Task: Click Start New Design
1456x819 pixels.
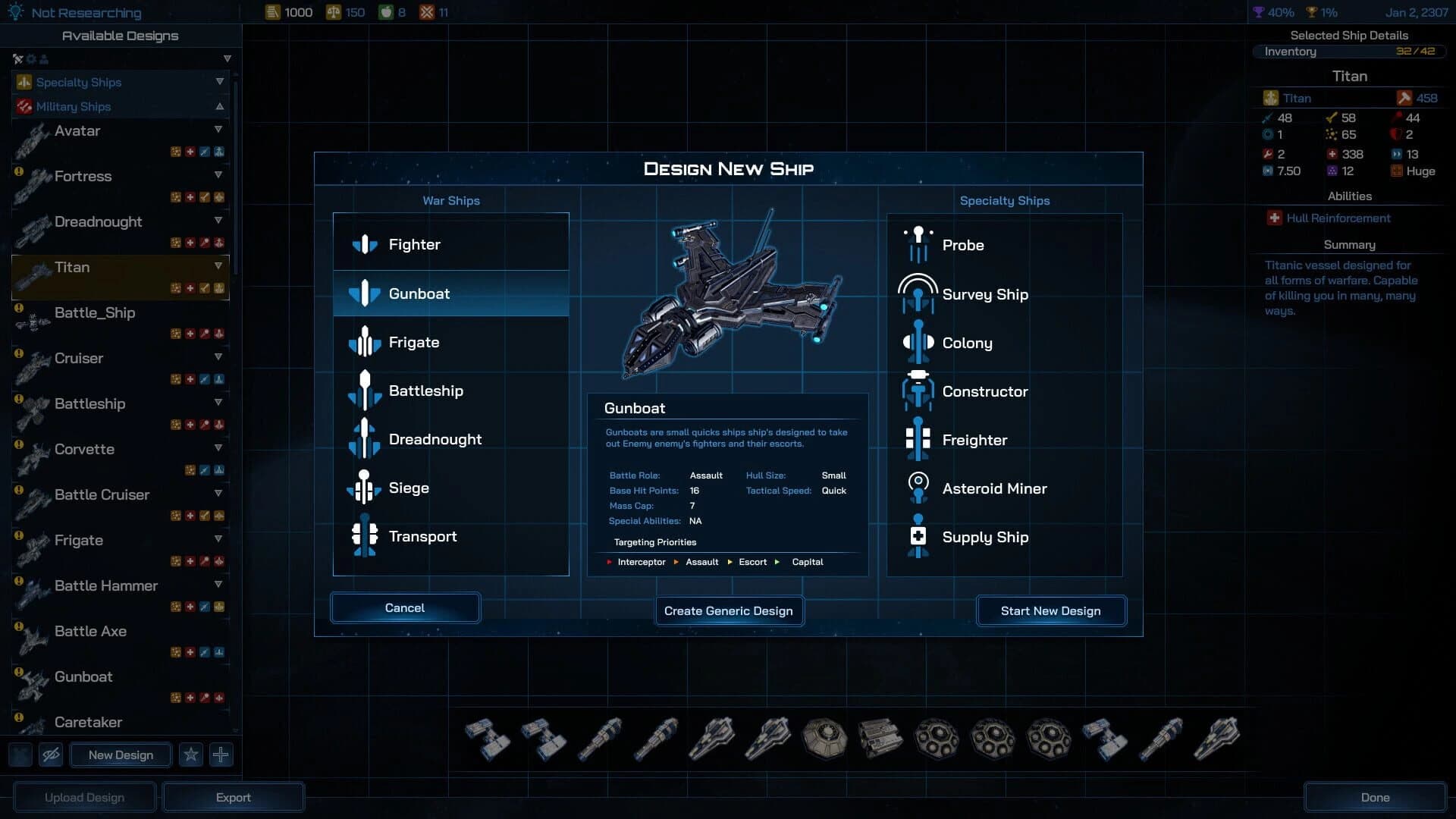Action: (x=1051, y=610)
